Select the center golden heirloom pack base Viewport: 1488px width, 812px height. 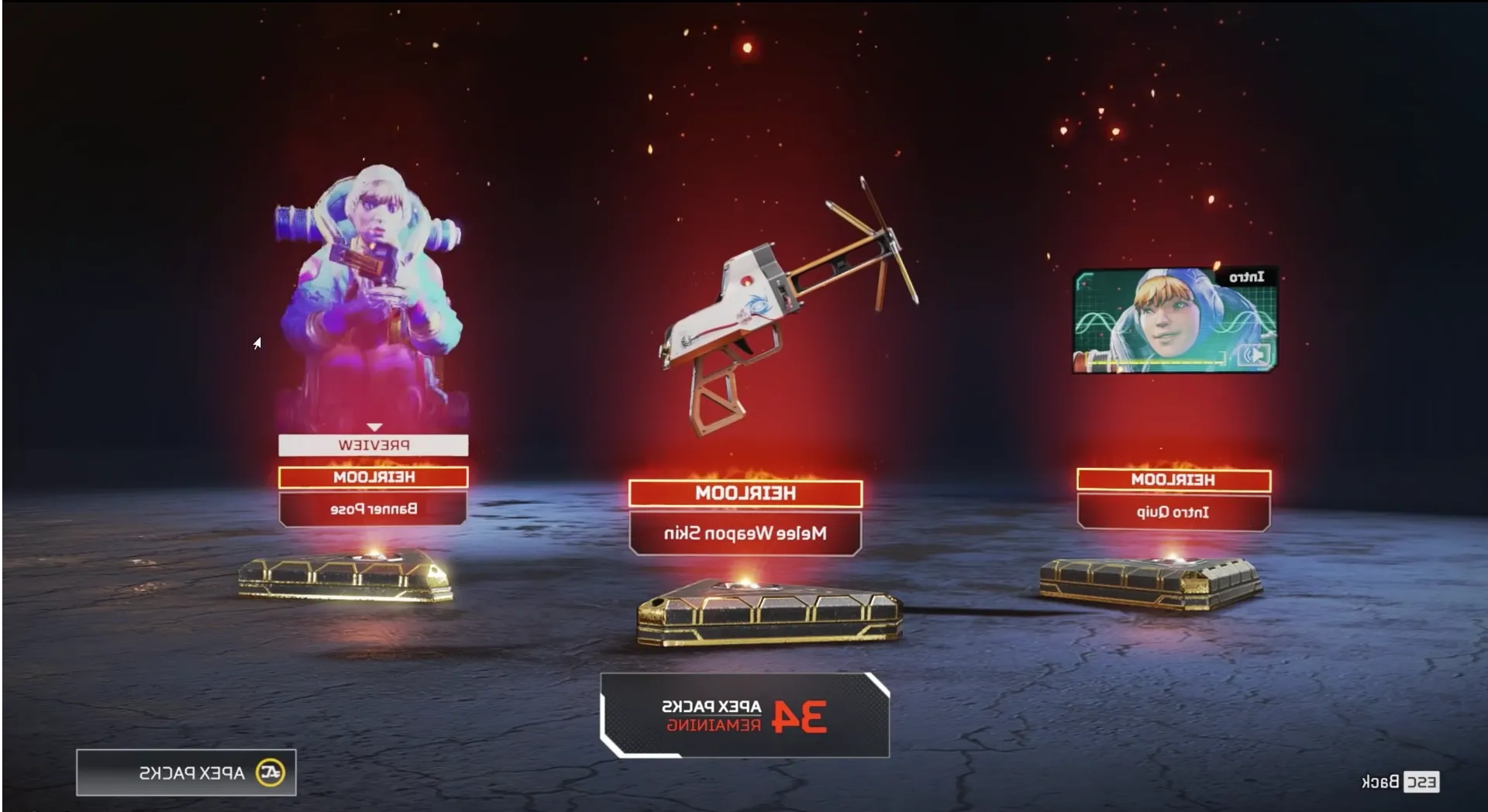pos(771,612)
